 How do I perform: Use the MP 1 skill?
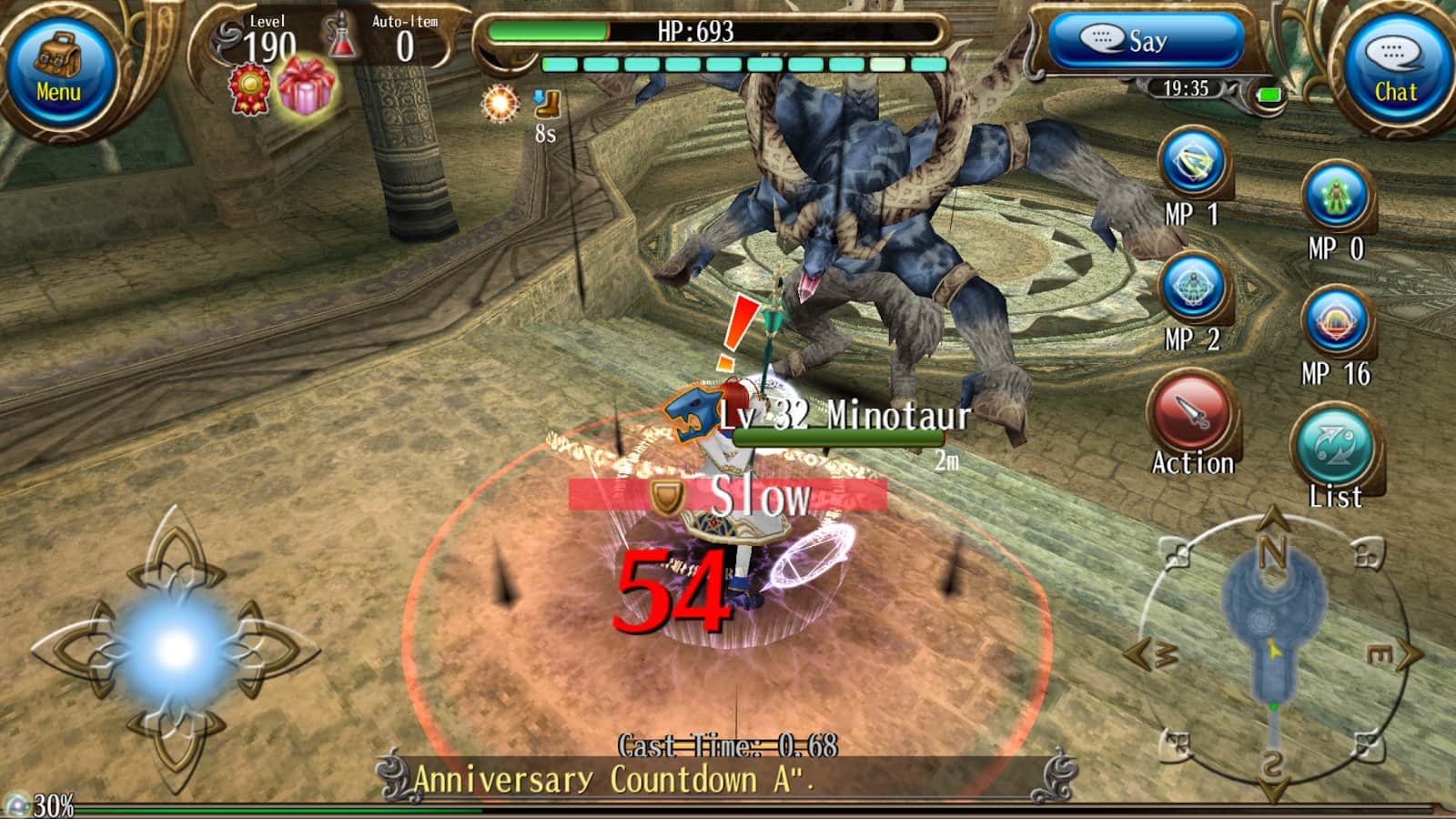click(1193, 164)
